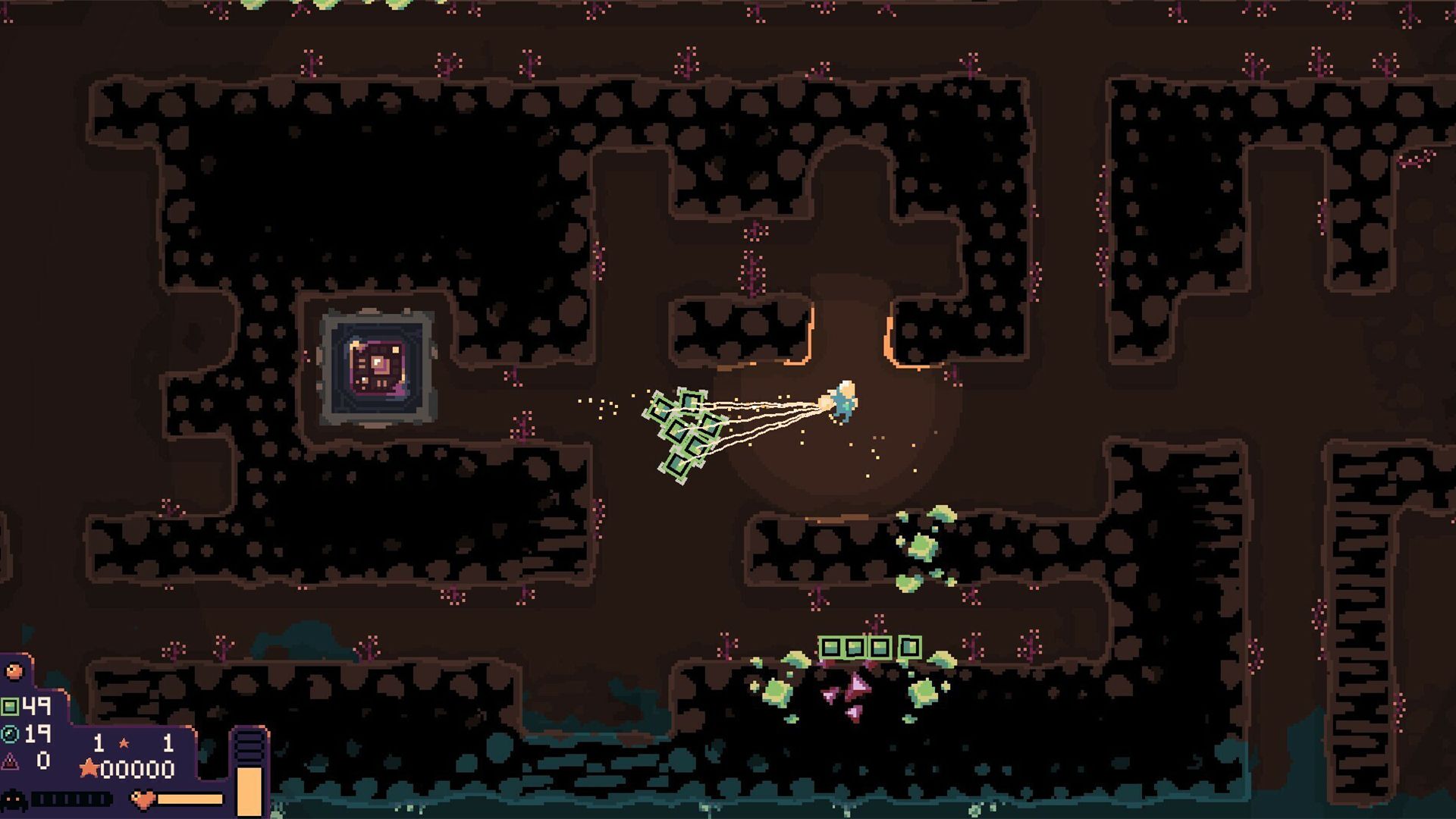
Task: Click the purple triangle resource icon showing 0
Action: point(9,763)
